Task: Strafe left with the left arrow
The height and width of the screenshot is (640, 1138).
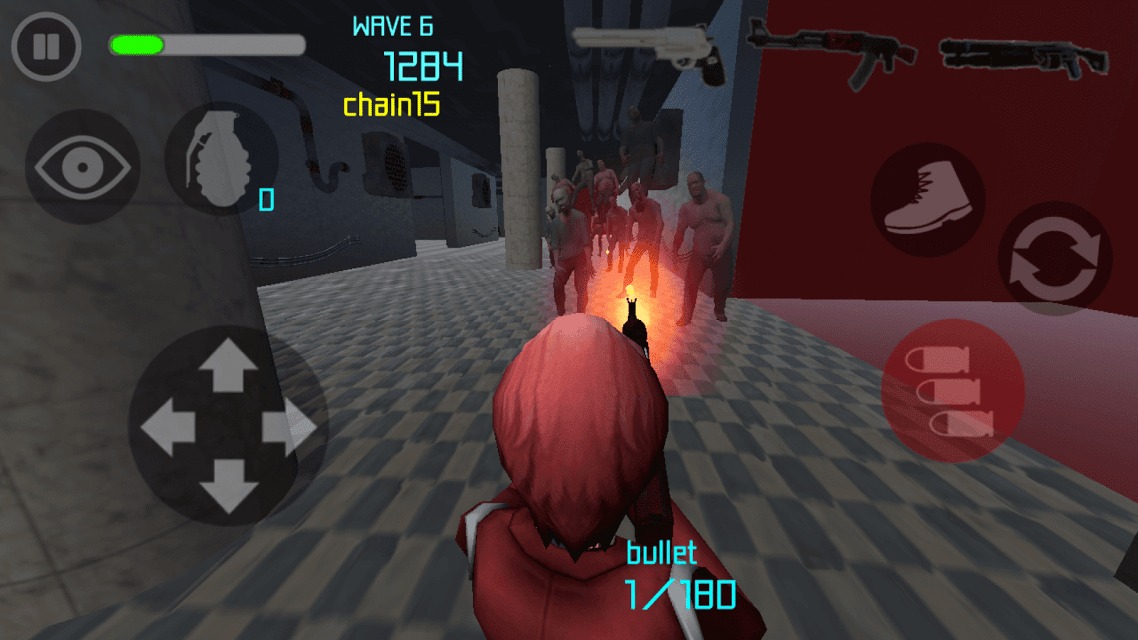Action: click(167, 428)
